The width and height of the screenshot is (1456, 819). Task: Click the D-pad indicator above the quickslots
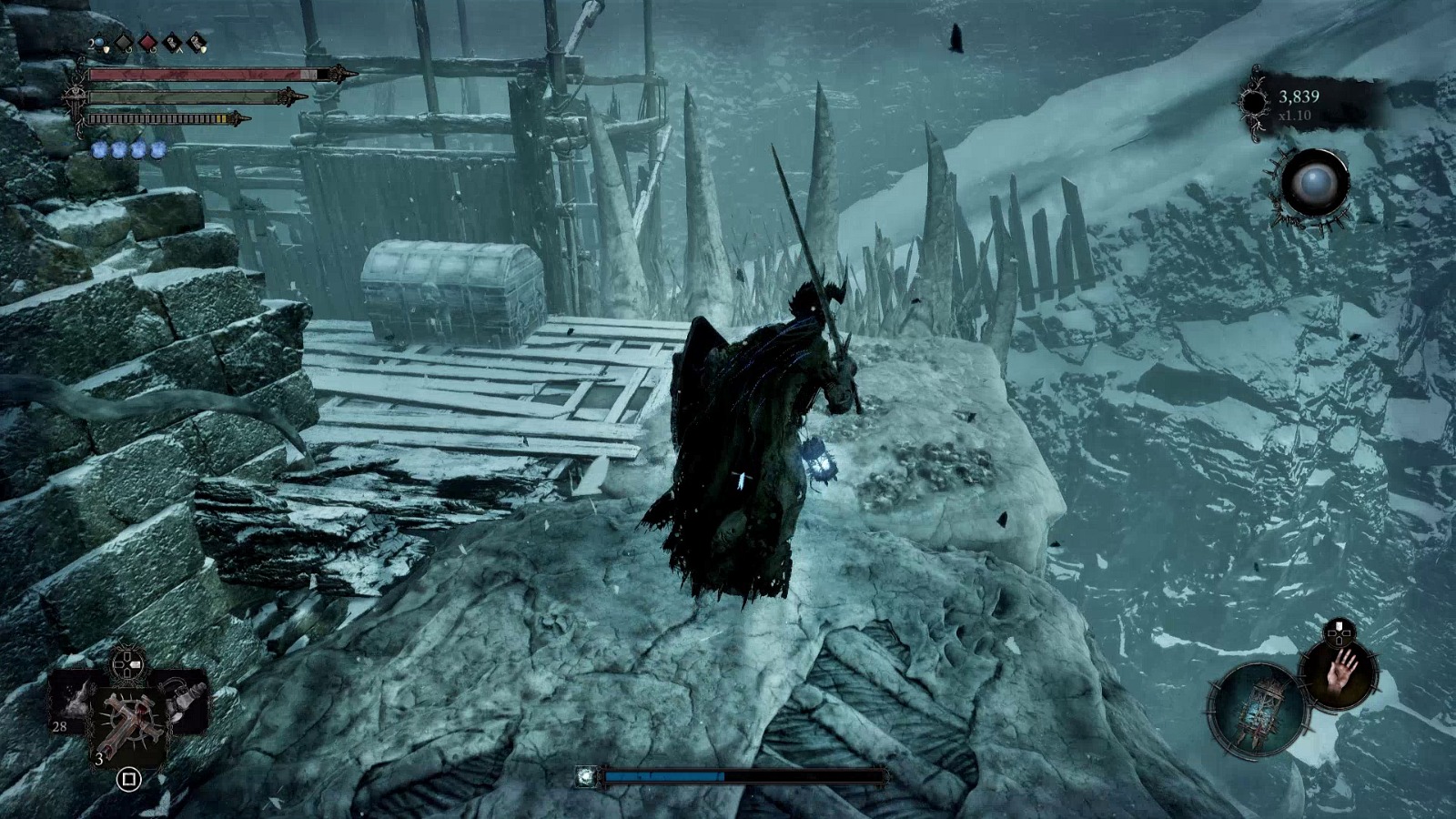click(126, 662)
